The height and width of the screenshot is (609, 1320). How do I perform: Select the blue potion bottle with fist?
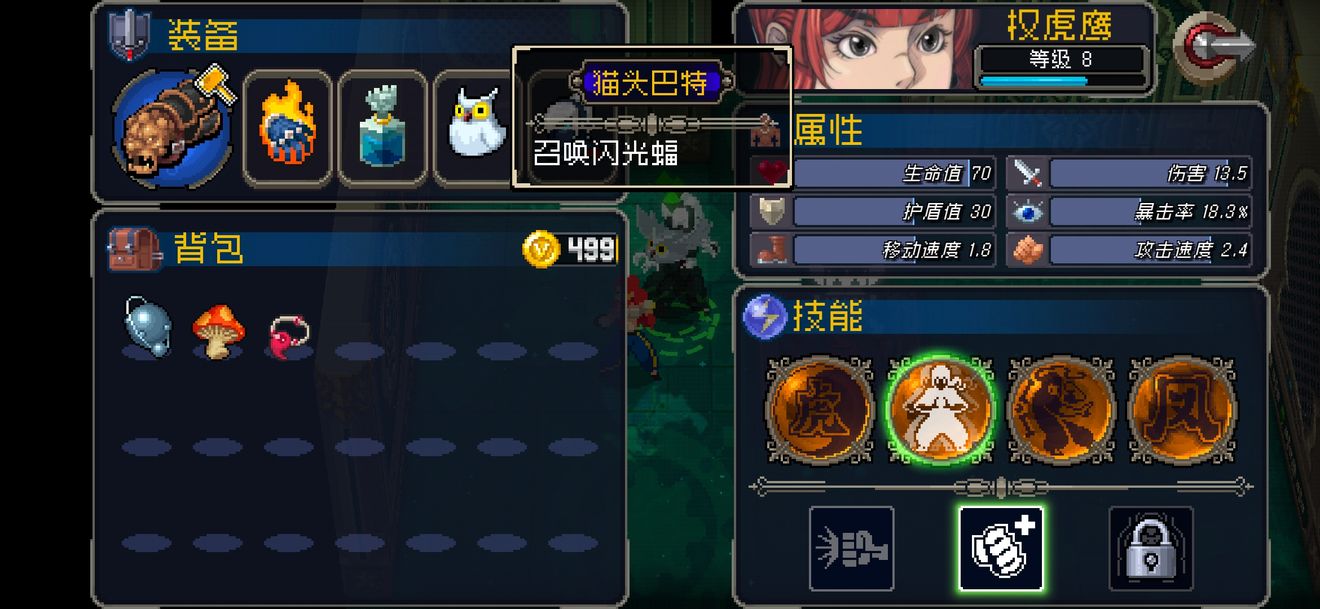pyautogui.click(x=382, y=128)
